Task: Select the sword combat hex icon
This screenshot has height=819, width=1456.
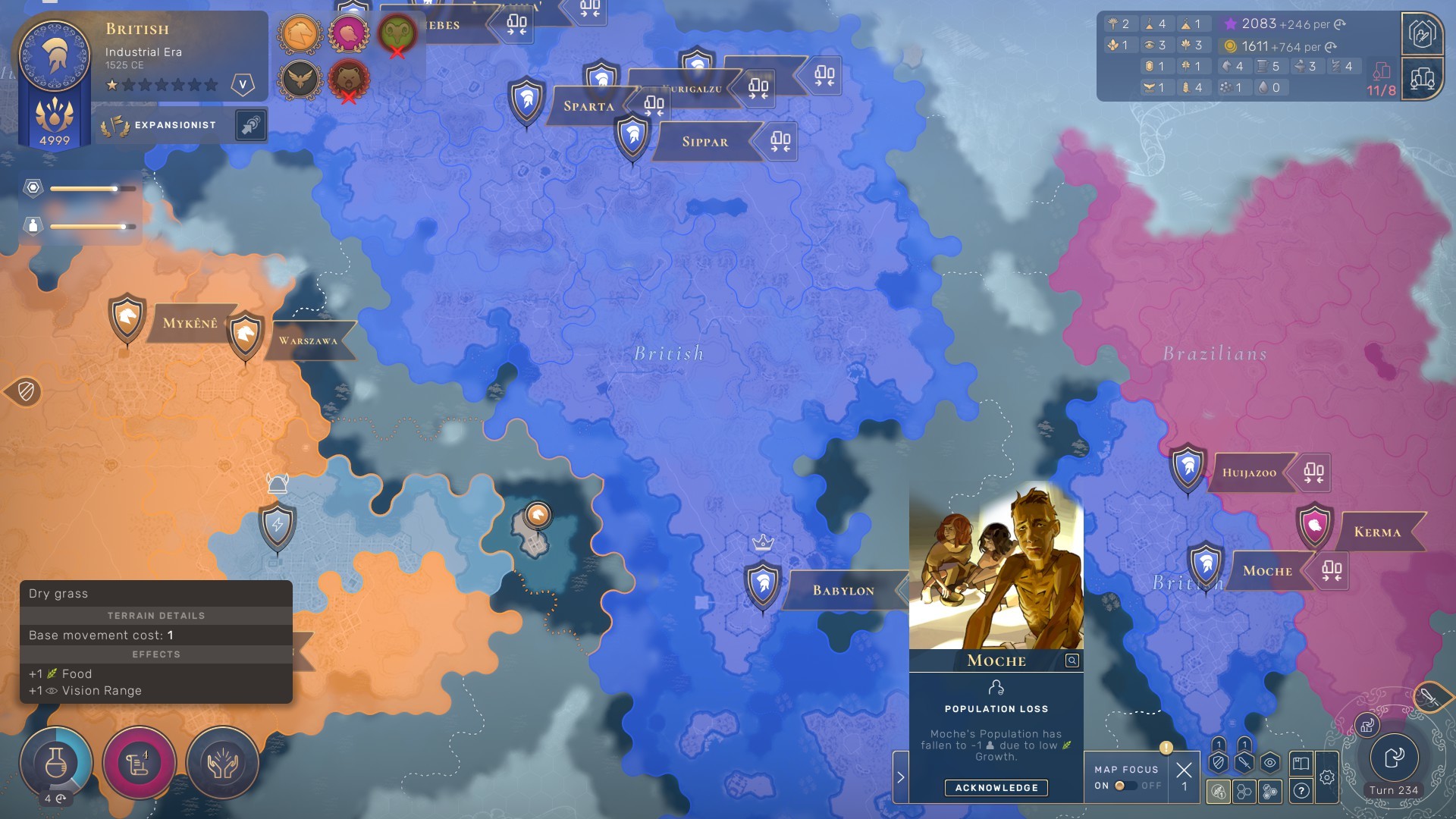Action: 1244,763
